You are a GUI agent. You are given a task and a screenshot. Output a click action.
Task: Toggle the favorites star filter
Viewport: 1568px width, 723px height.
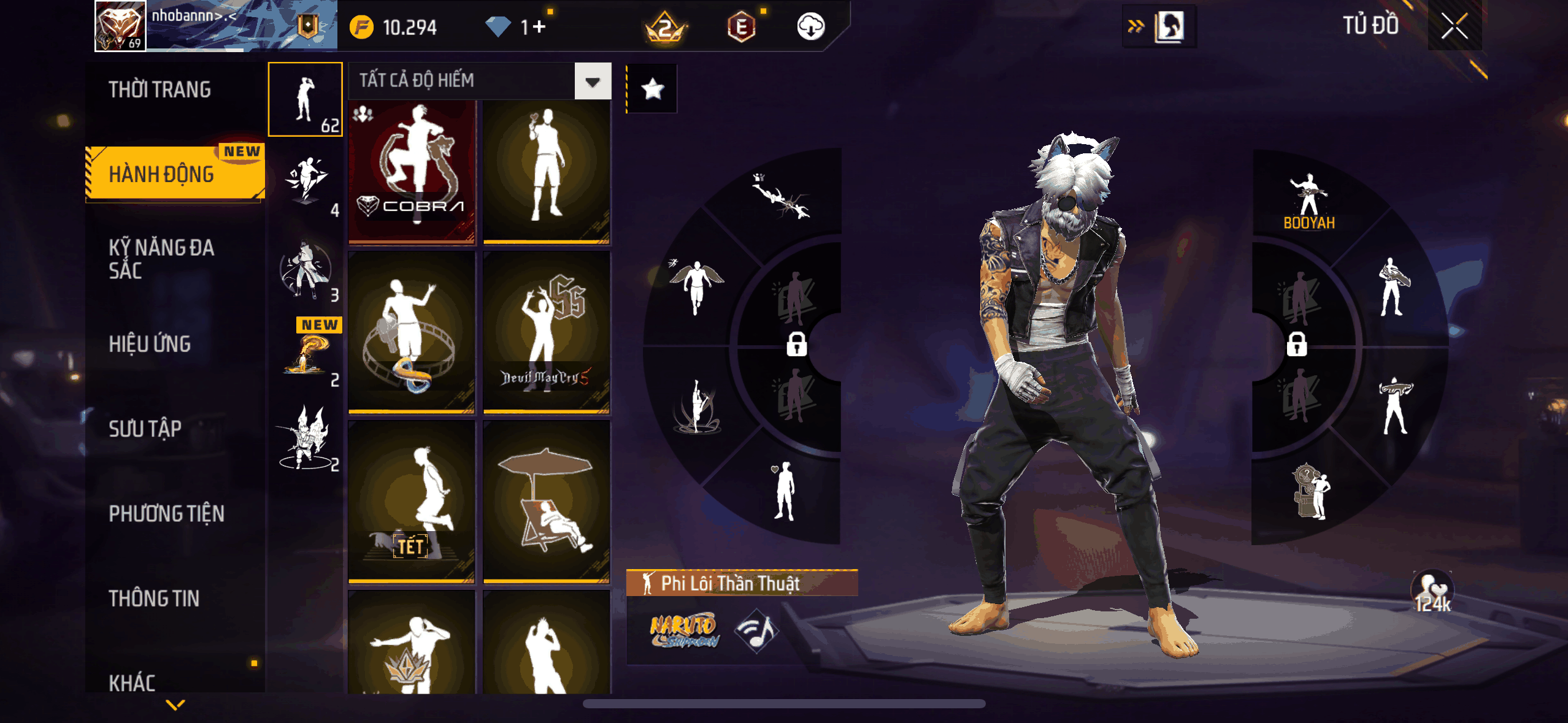tap(652, 88)
